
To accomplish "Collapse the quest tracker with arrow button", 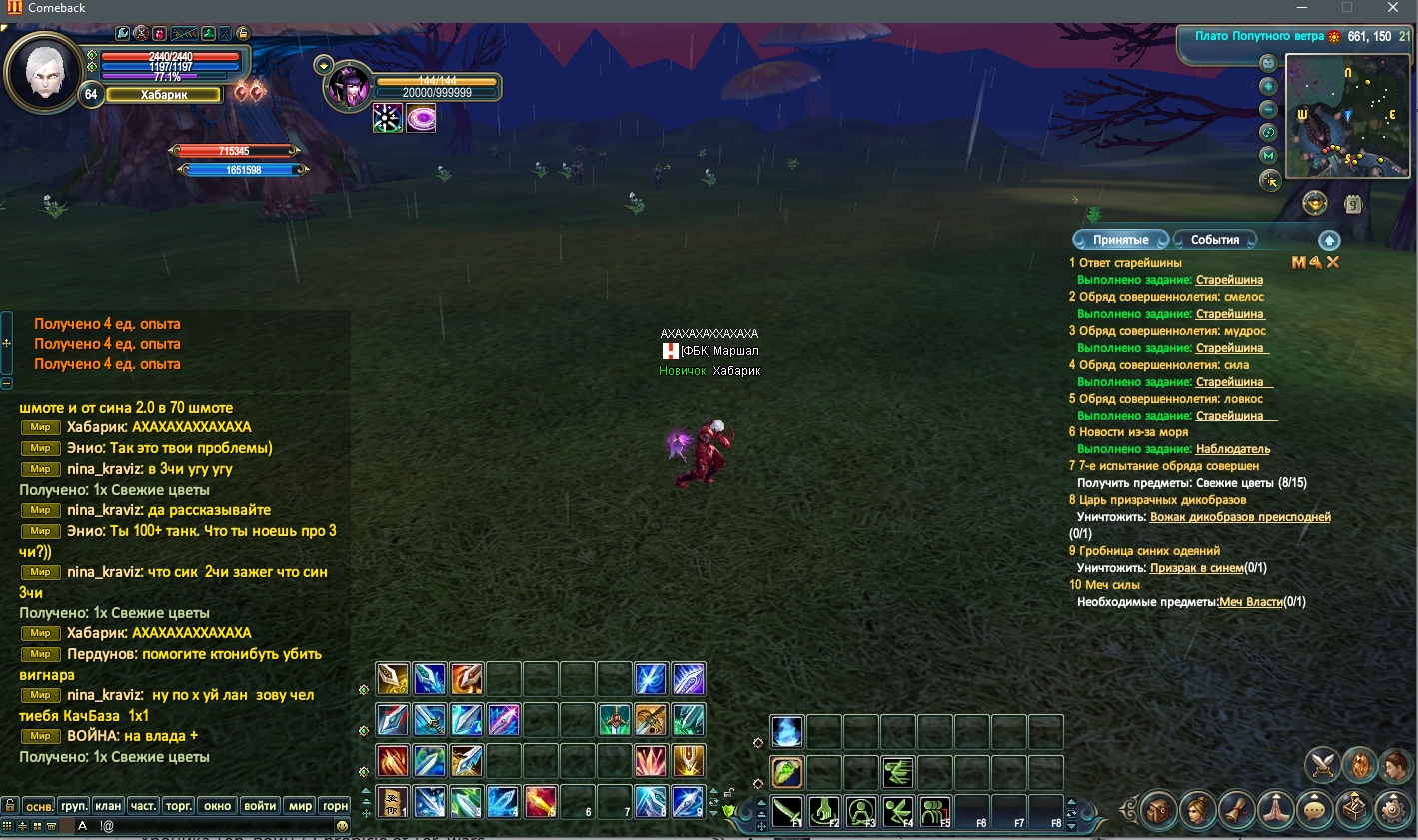I will [x=1329, y=240].
